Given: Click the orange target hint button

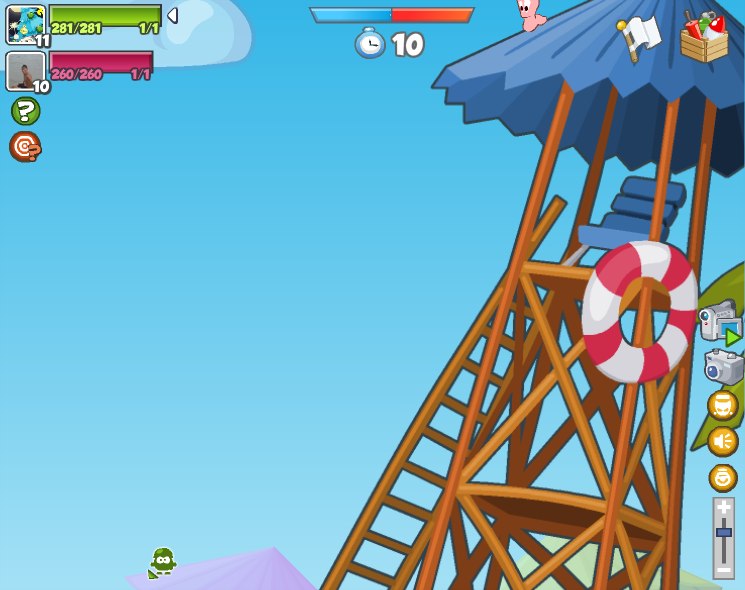Looking at the screenshot, I should click(25, 147).
